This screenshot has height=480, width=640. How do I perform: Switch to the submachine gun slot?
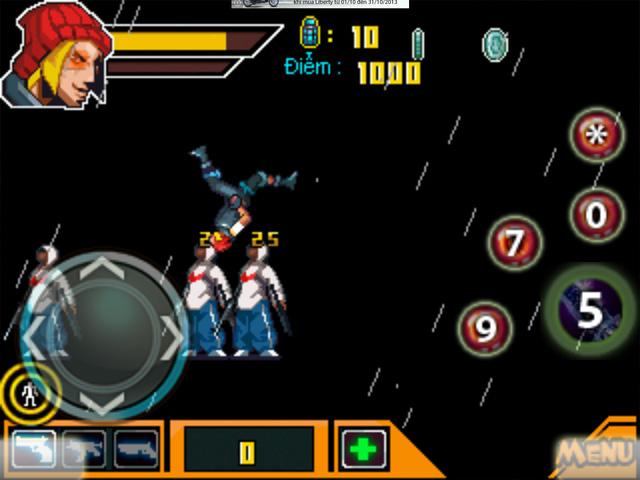[x=84, y=448]
